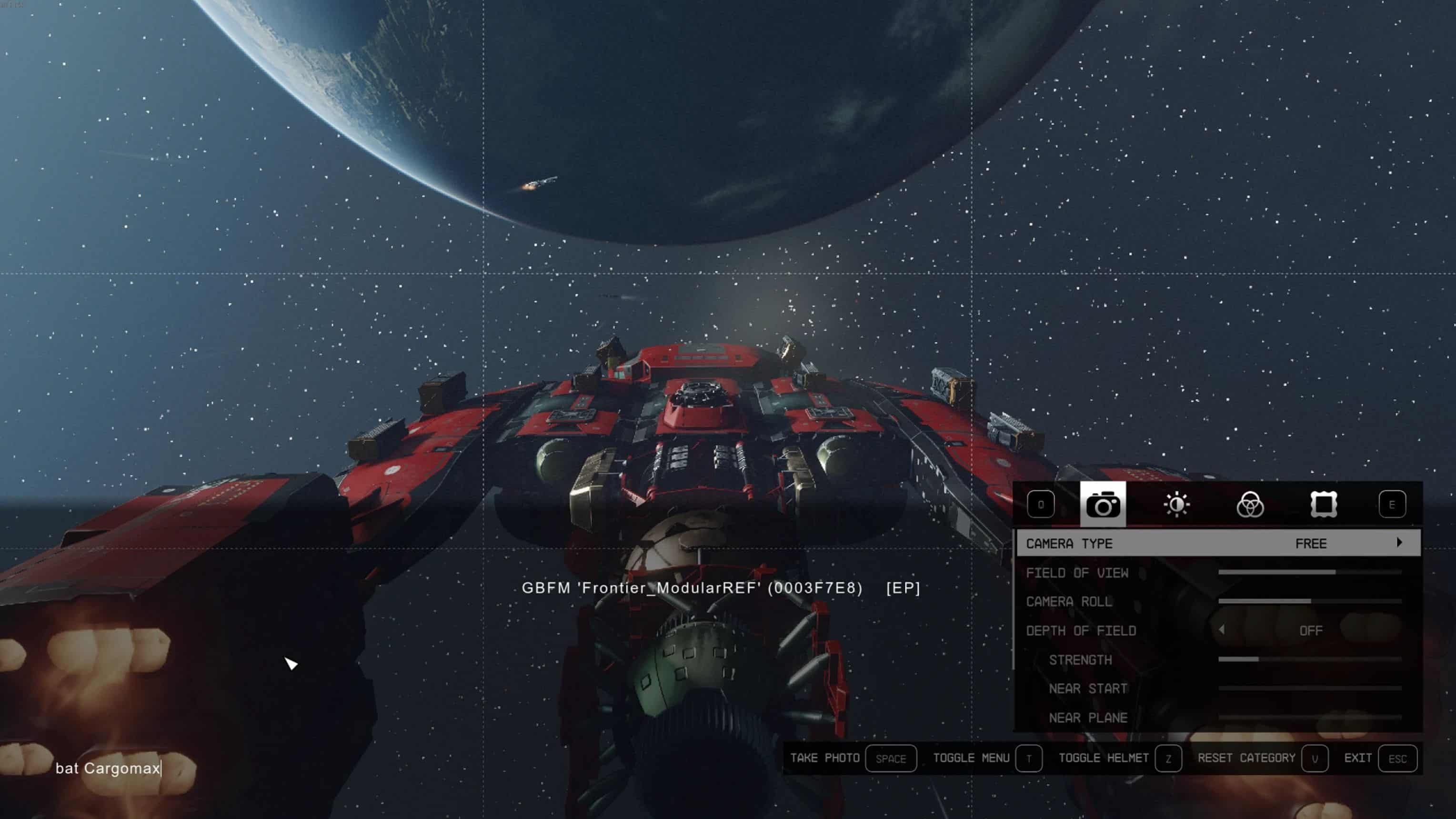Adjust the Camera Roll slider
1456x819 pixels.
(1310, 601)
